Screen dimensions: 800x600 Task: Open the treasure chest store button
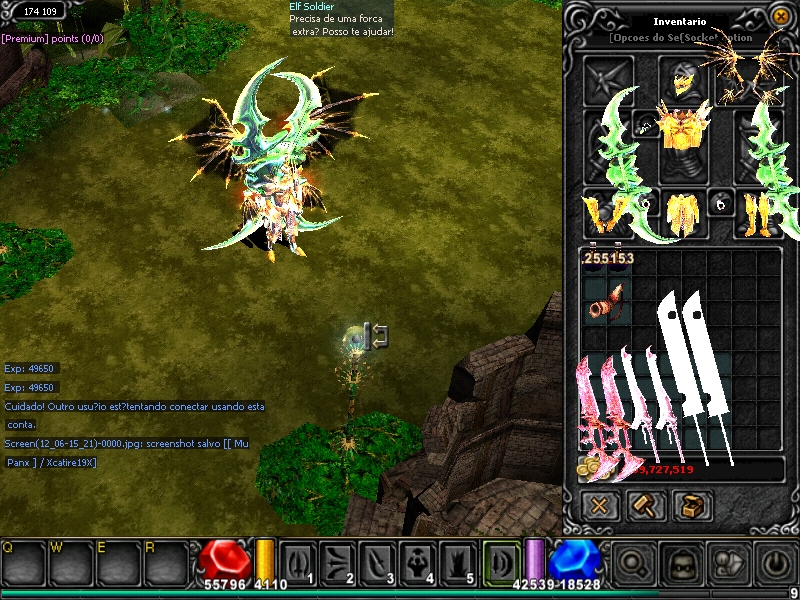691,505
